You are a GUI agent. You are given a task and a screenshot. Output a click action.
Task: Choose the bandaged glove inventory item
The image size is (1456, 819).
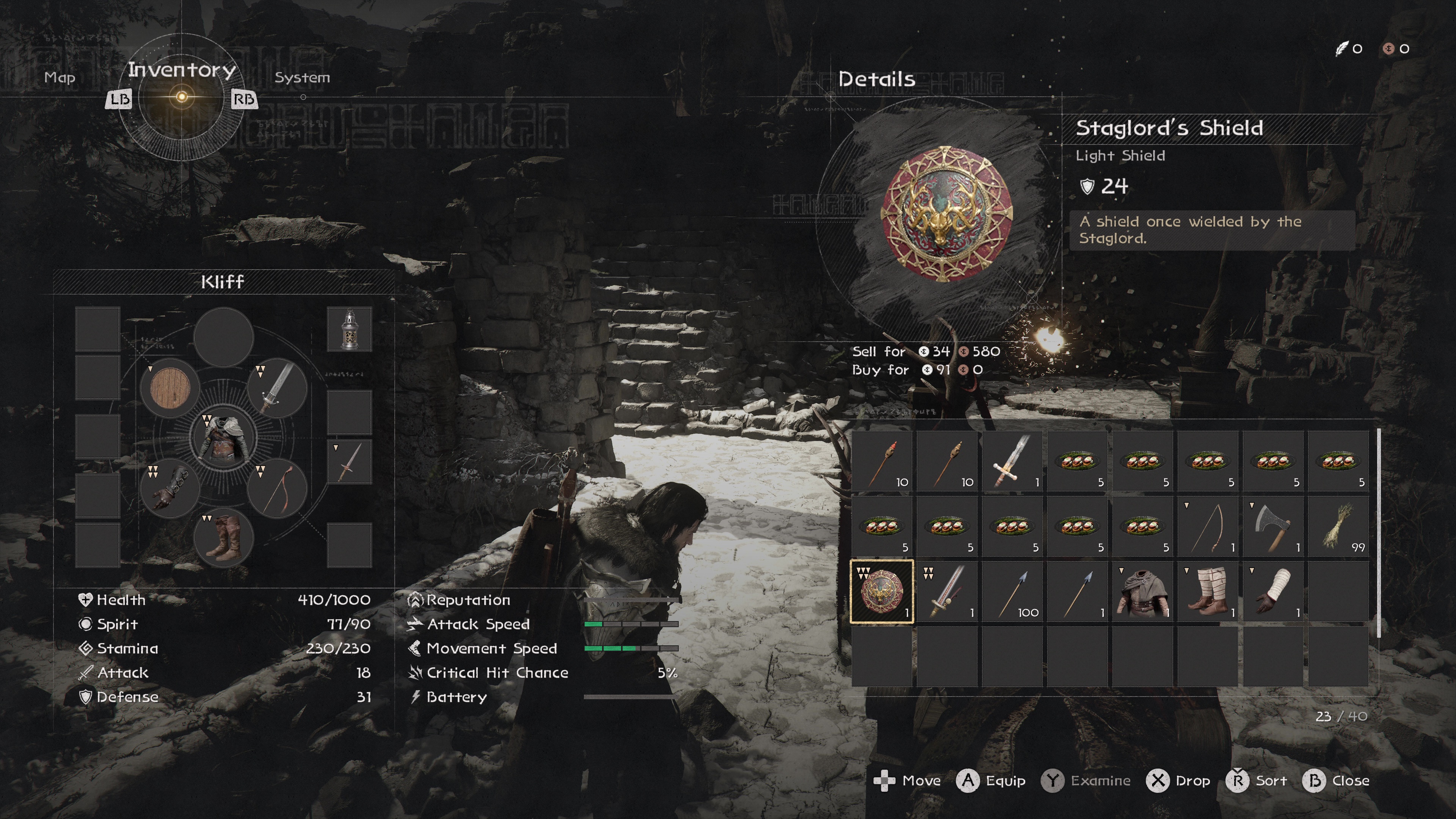[1272, 591]
